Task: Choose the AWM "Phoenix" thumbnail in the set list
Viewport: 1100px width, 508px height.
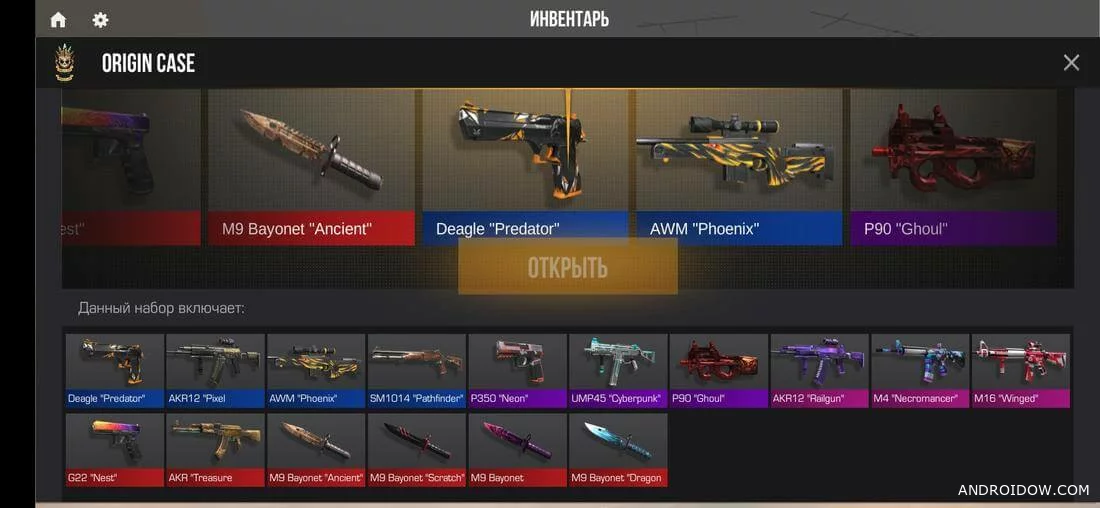Action: pos(316,370)
